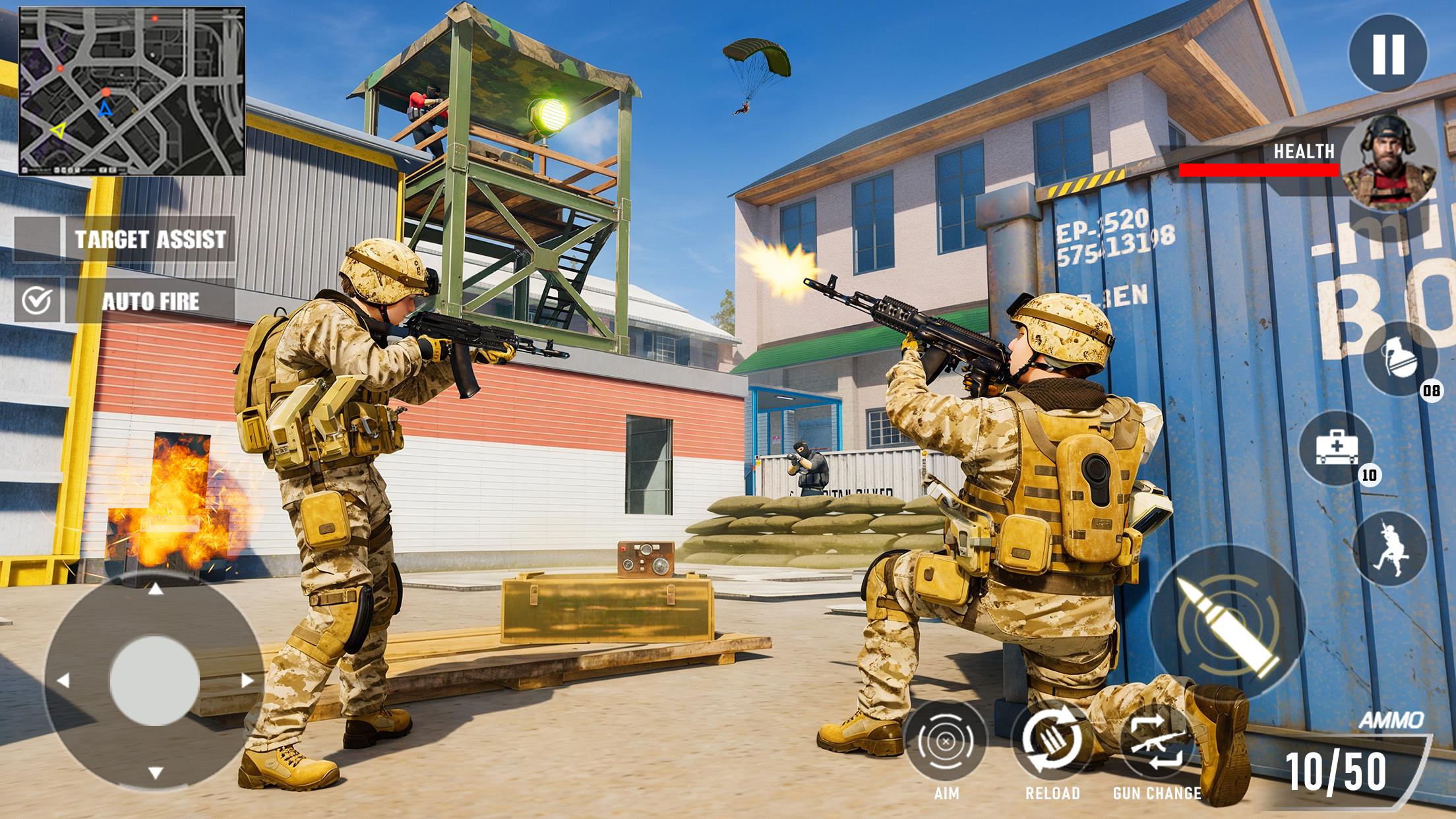Disable the Auto Fire checkmark

click(x=37, y=300)
